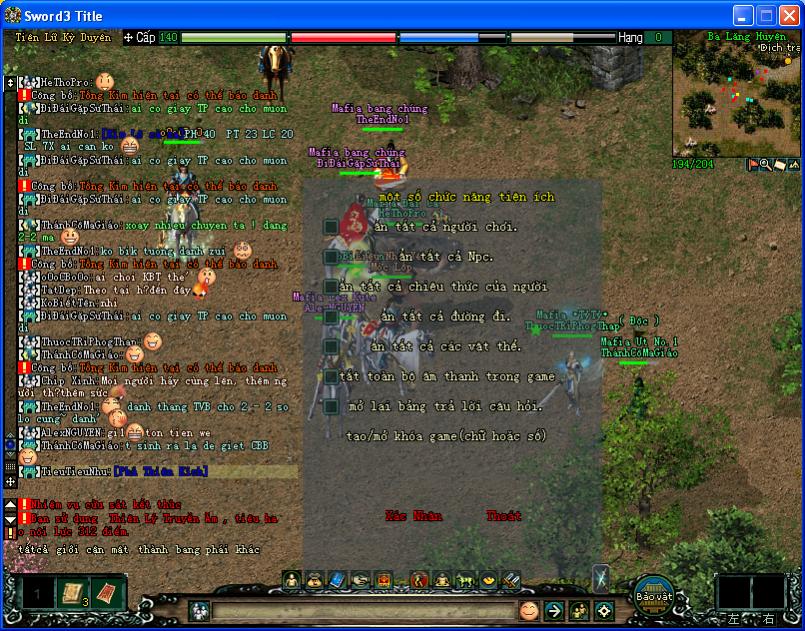Screen dimensions: 805x631
Task: Toggle the "ẩn tất cả người chơi" checkbox
Action: tap(330, 227)
